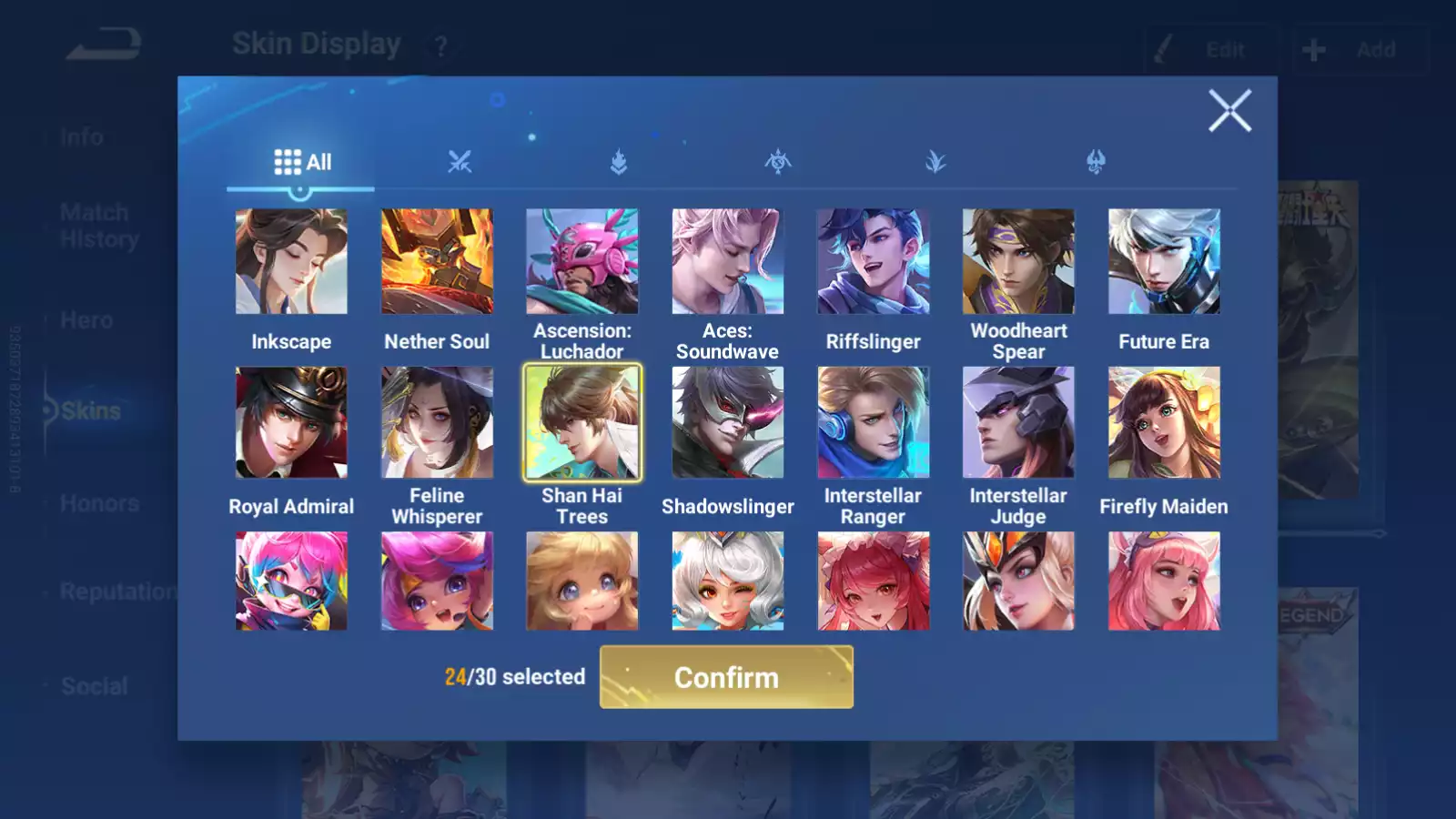The width and height of the screenshot is (1456, 819).
Task: Close the skin selection dialog
Action: [x=1229, y=111]
